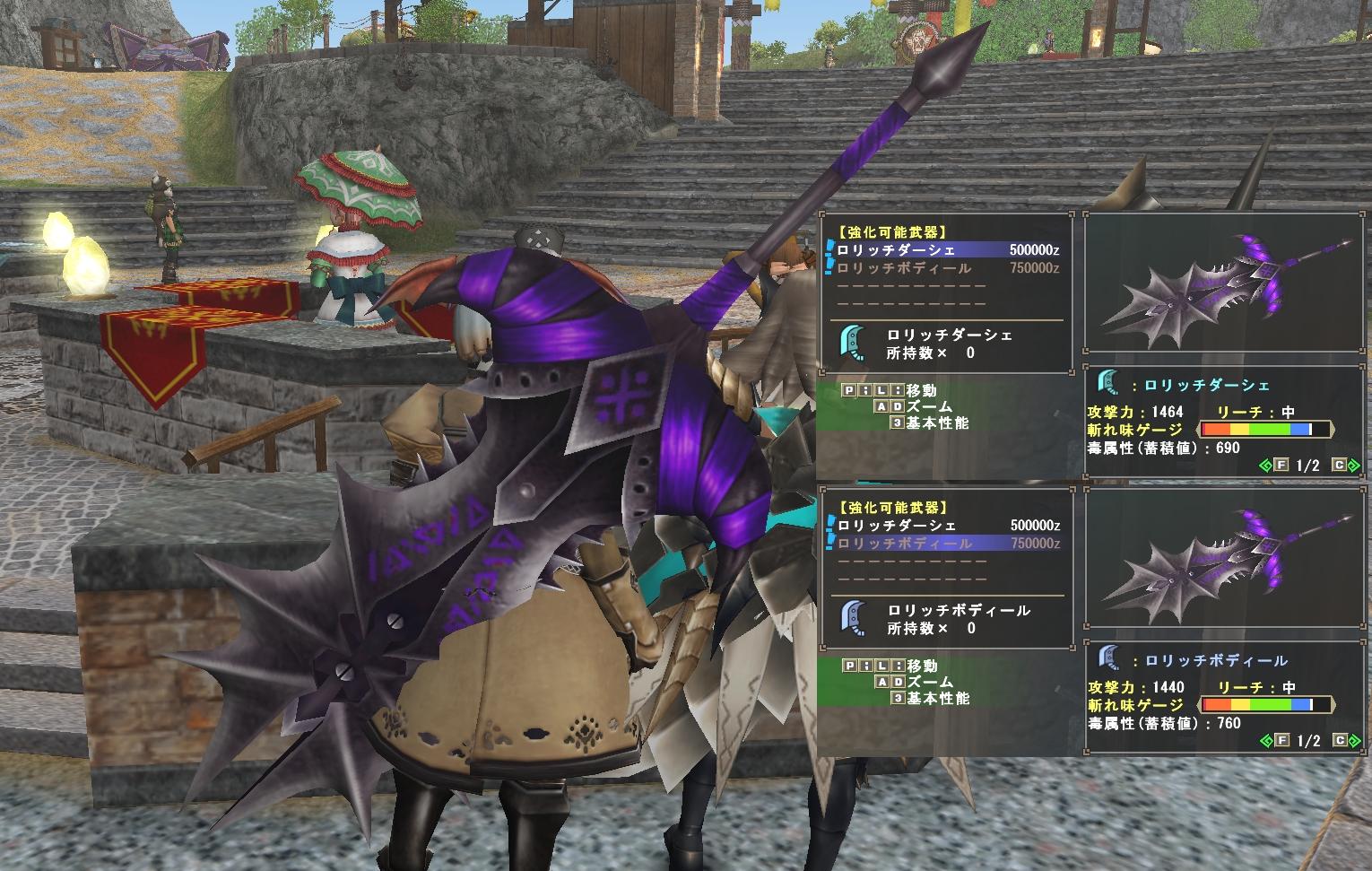Screen dimensions: 1372x871
Task: Click the weapon icon beside ロリッチダーシェ 所持数
Action: (850, 344)
